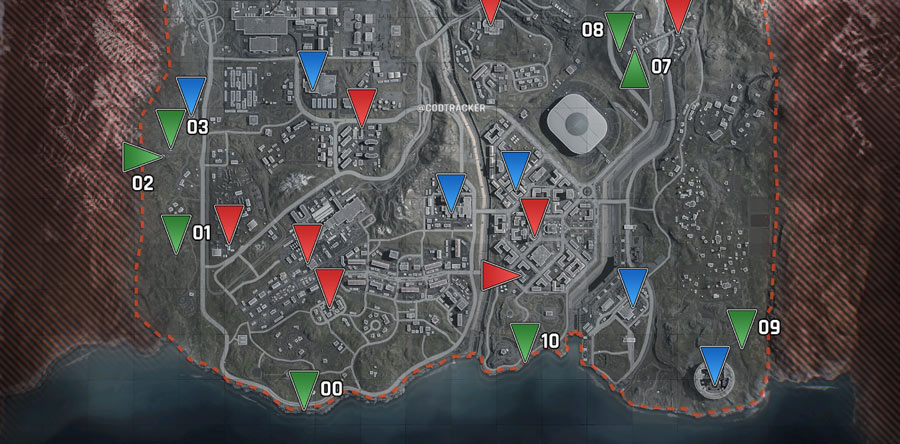Click the green marker numbered 01

click(177, 231)
